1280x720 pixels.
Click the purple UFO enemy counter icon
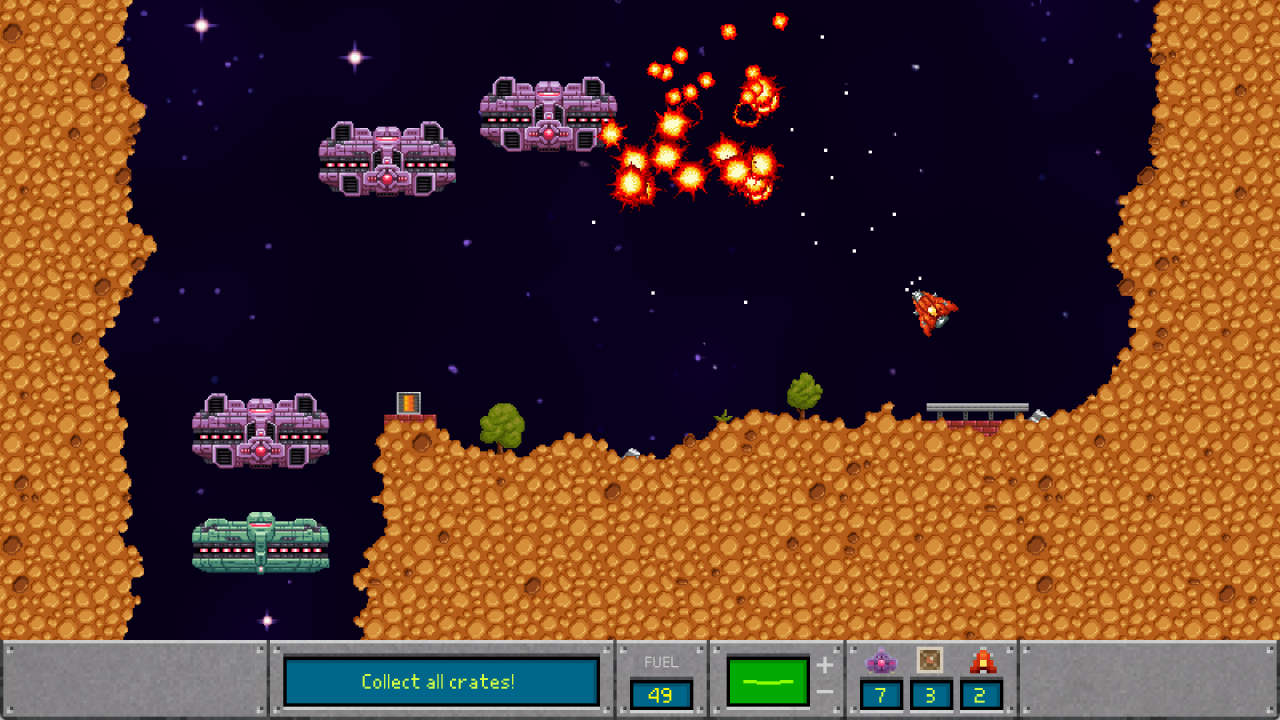pyautogui.click(x=881, y=660)
